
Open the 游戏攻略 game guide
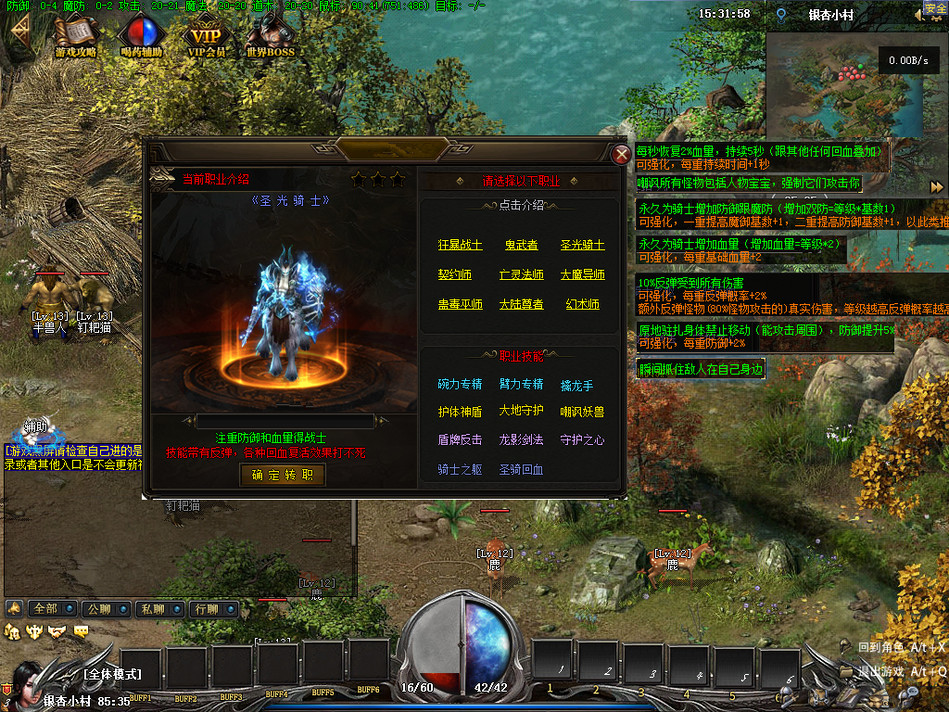76,38
